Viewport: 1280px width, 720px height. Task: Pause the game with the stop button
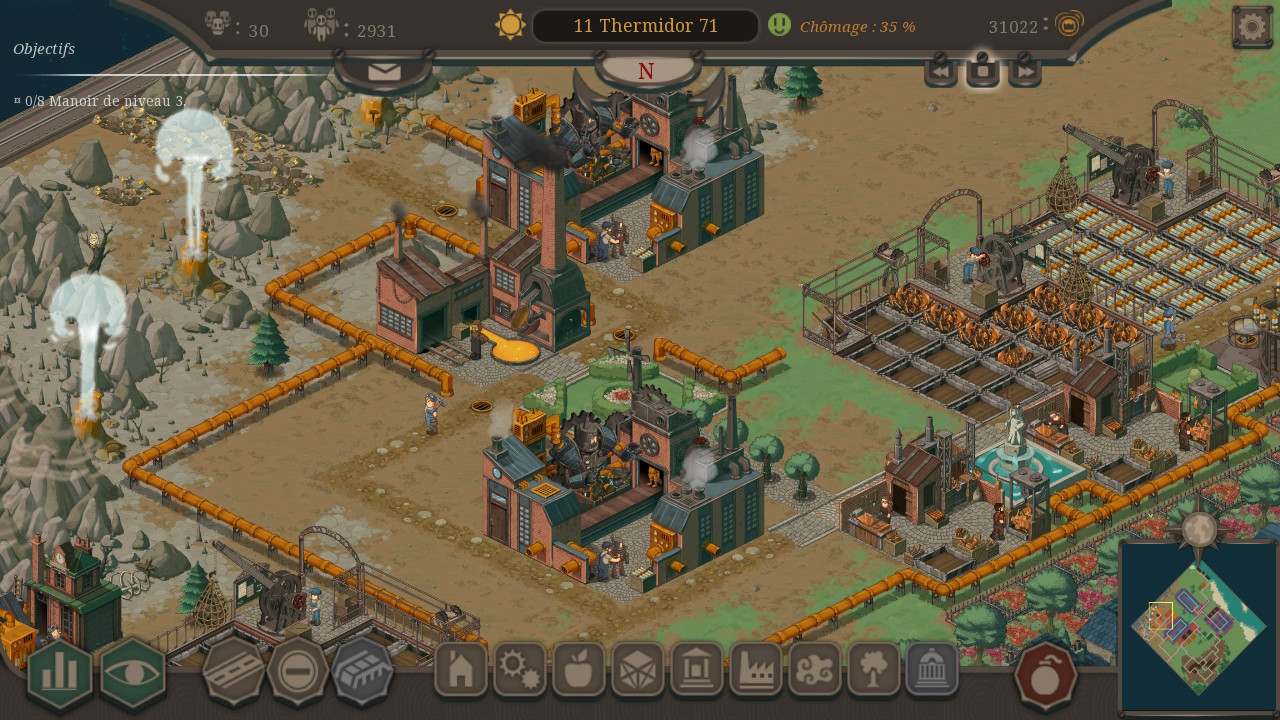tap(983, 71)
